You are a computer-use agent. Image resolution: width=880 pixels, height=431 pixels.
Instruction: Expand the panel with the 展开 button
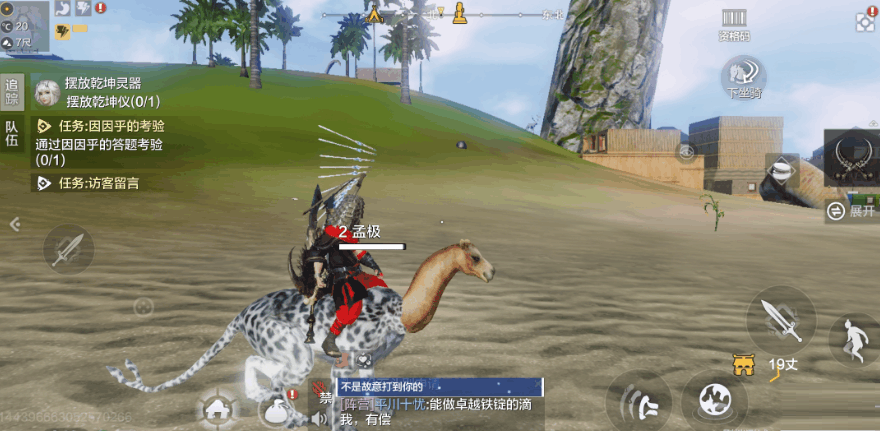coord(852,211)
